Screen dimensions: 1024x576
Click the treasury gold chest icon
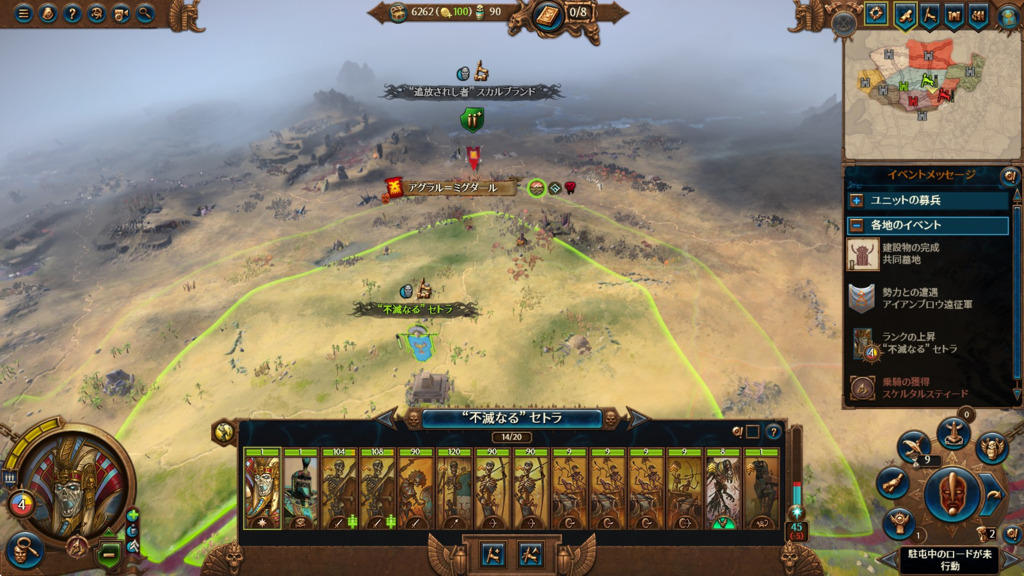398,12
